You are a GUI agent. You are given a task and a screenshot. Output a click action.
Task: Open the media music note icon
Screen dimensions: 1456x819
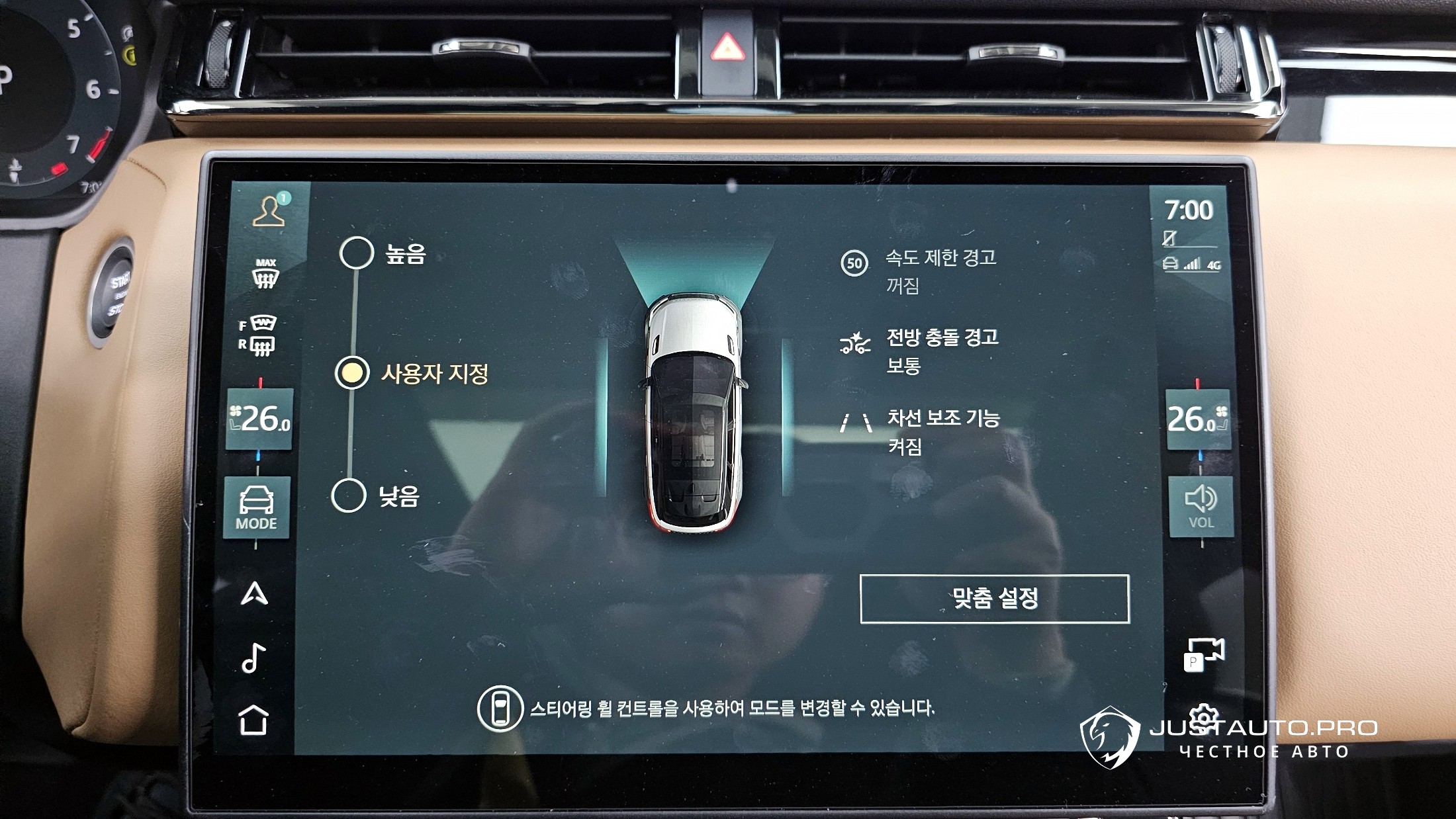(253, 658)
